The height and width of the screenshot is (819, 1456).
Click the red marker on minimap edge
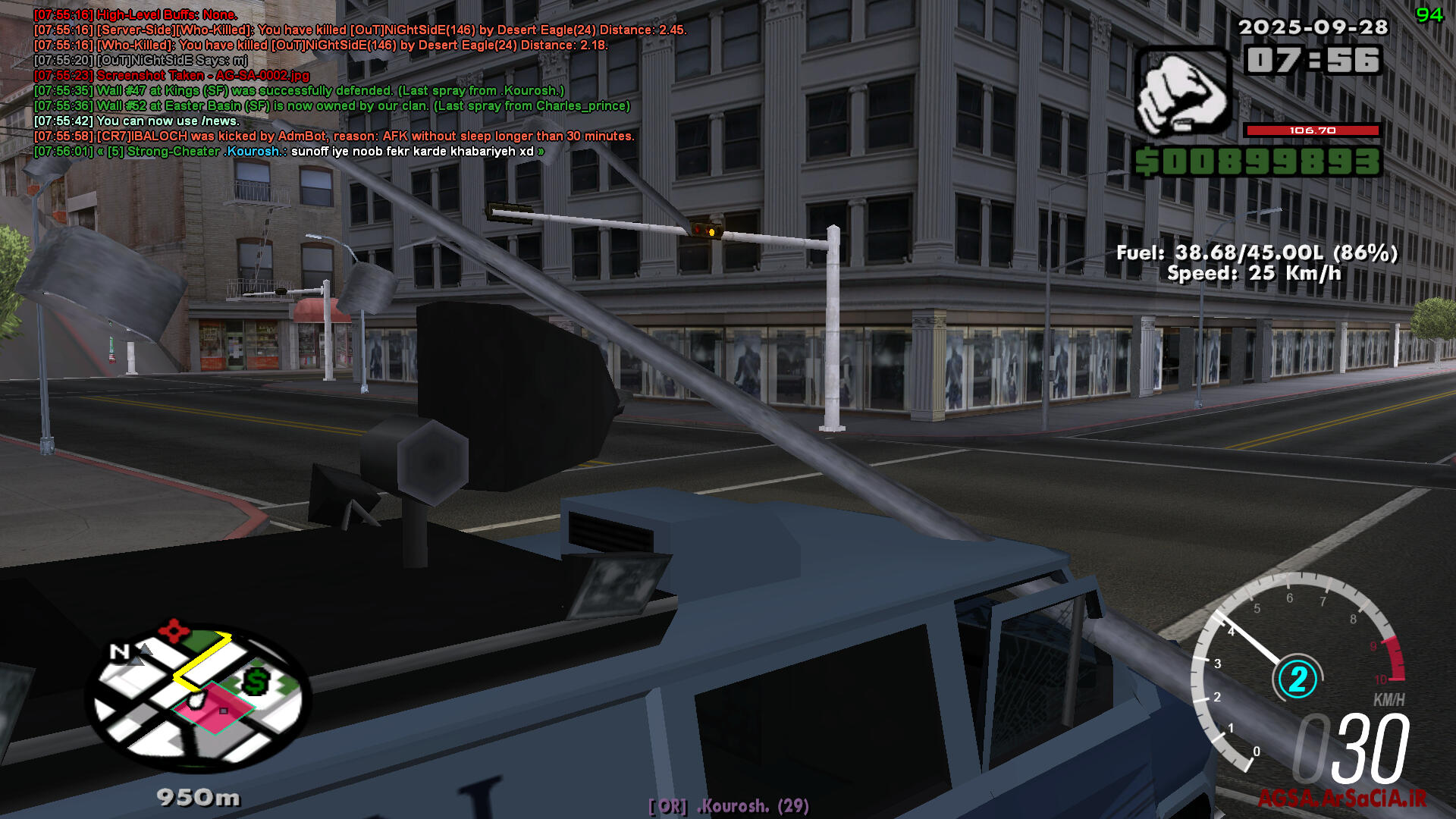coord(174,629)
